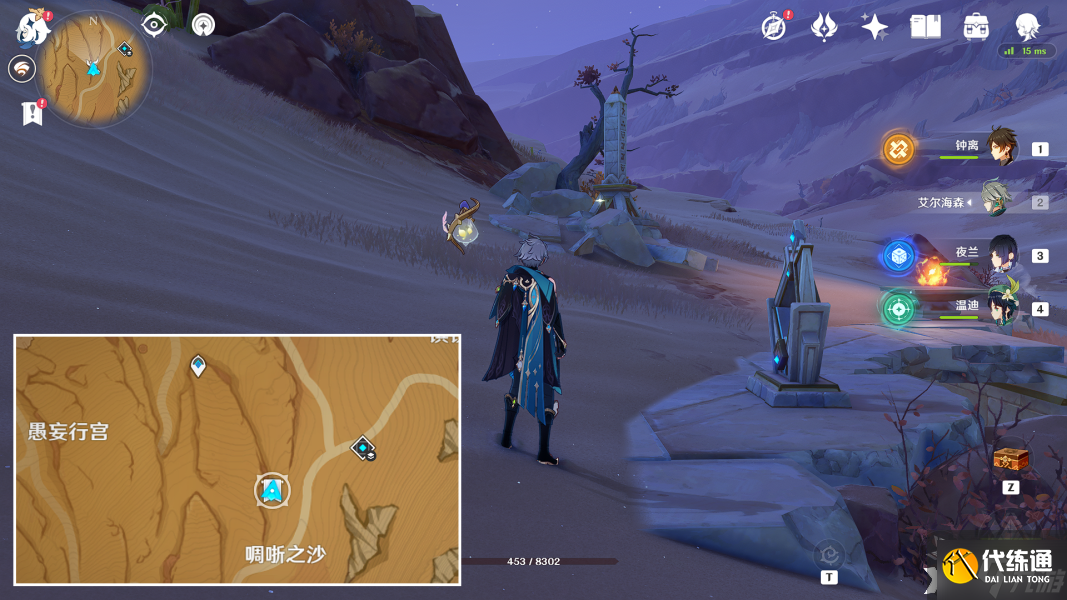Image resolution: width=1067 pixels, height=600 pixels.
Task: Activate the elemental sight eye icon
Action: point(154,24)
